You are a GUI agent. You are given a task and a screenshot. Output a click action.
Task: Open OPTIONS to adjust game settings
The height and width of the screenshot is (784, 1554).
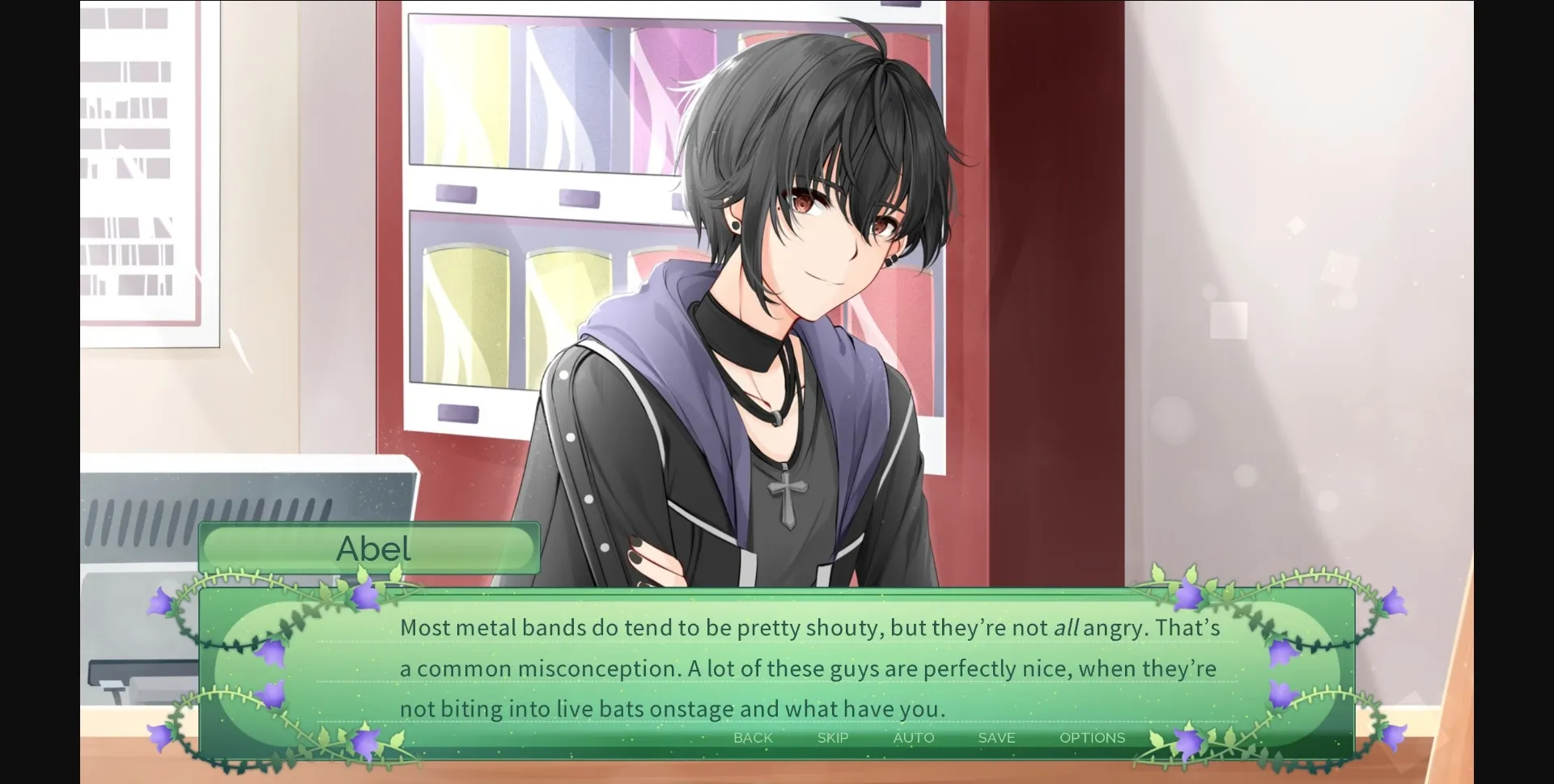[1092, 738]
